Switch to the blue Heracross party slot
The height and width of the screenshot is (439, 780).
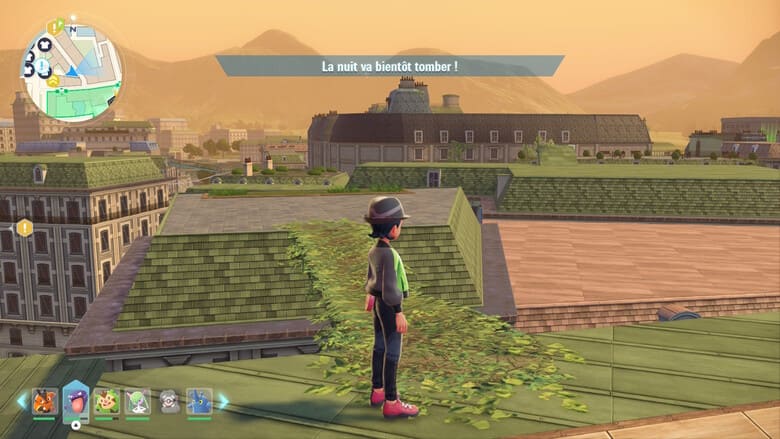click(x=200, y=402)
